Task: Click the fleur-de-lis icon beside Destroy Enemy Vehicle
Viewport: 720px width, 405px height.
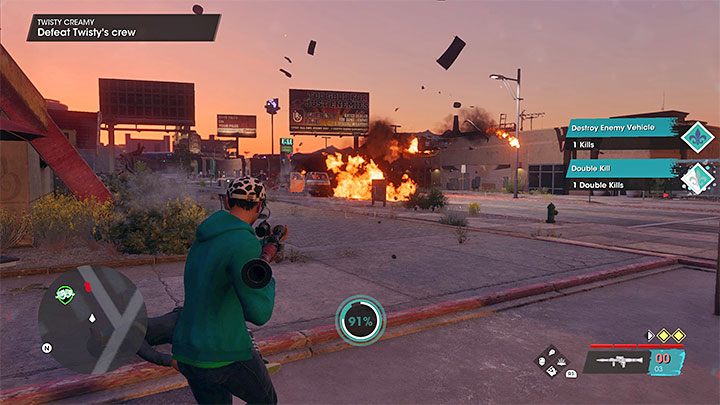Action: [x=696, y=136]
